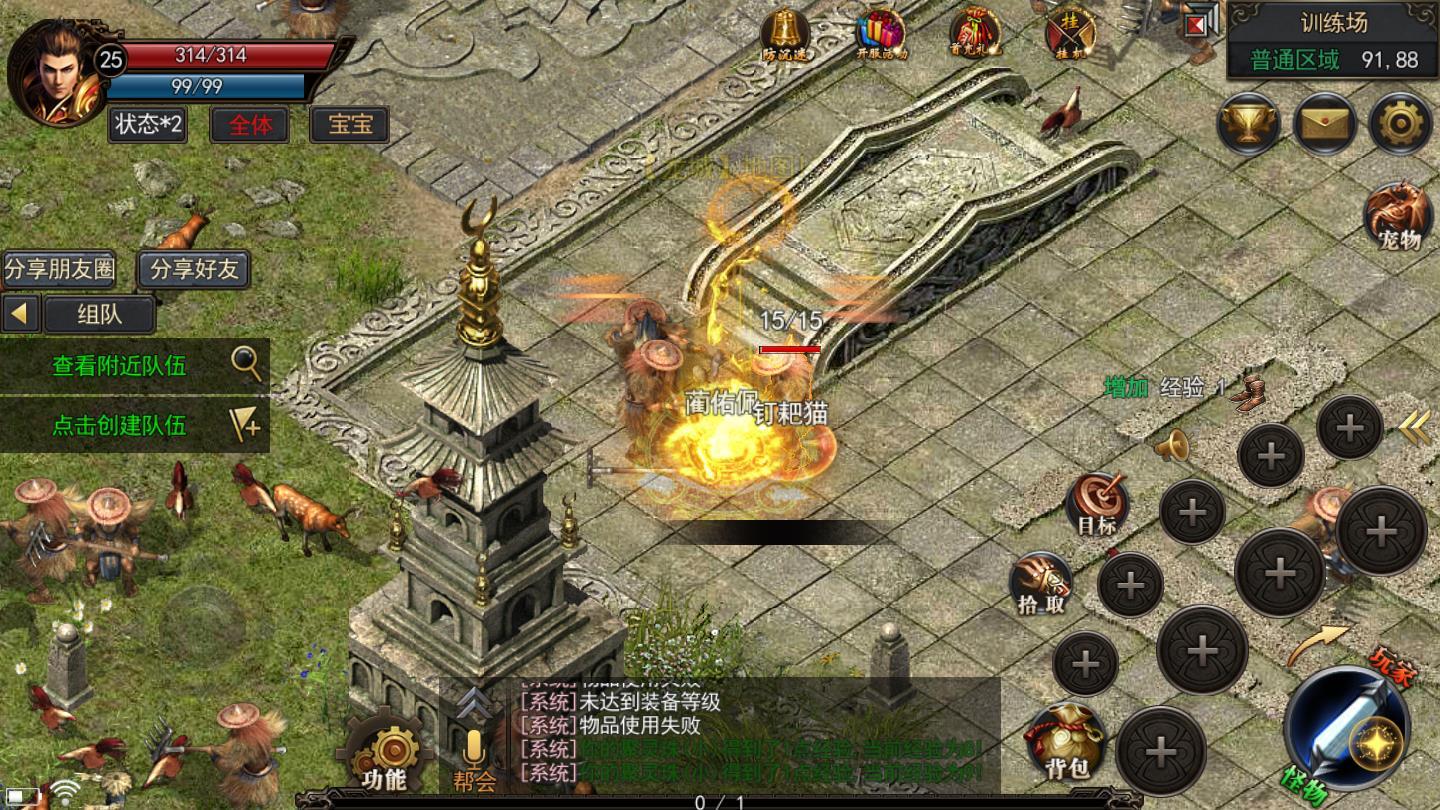
Task: Open the 功能 gear function menu
Action: [385, 753]
